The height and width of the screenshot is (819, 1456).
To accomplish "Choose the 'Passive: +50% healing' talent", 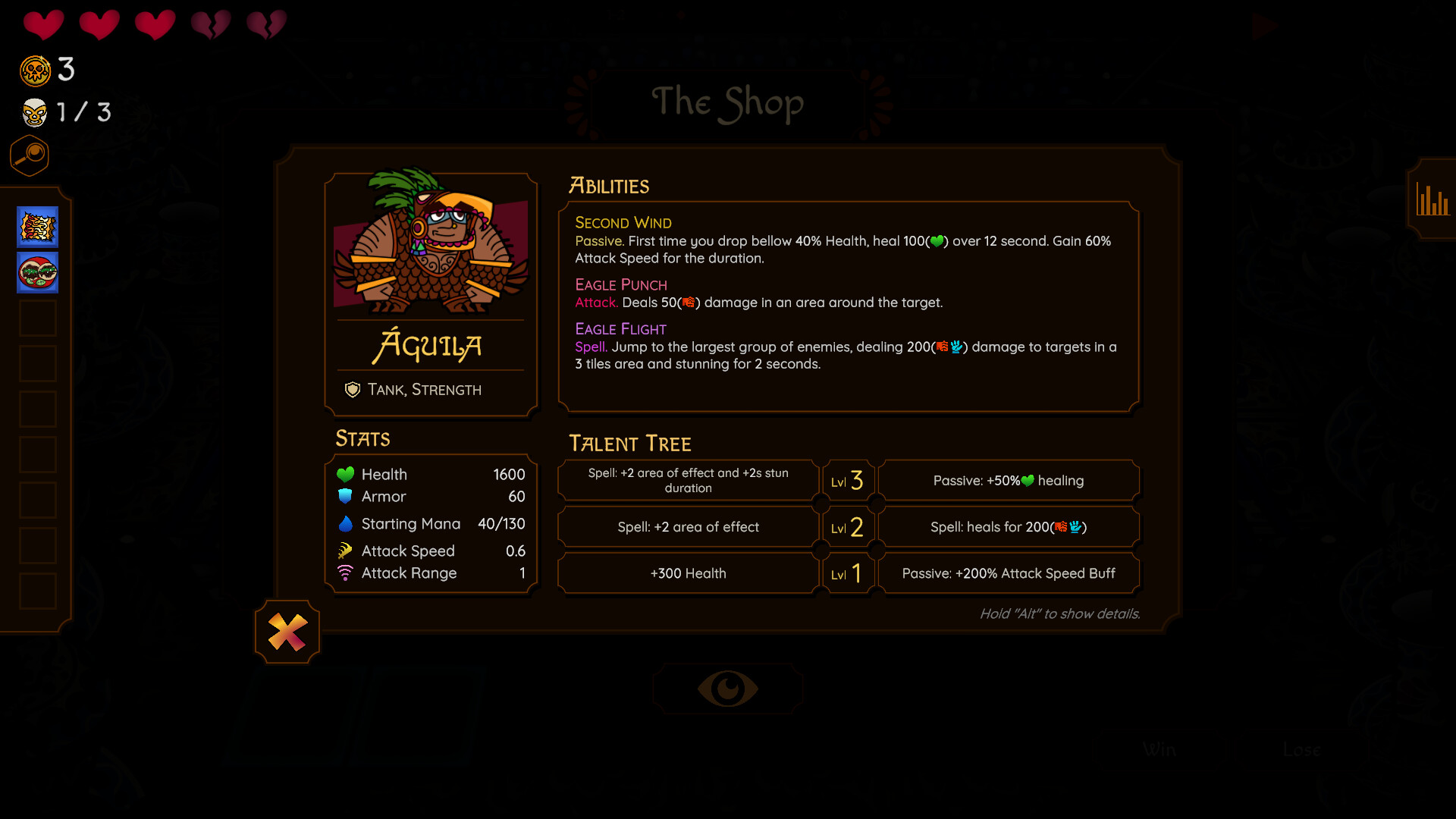I will click(1009, 480).
